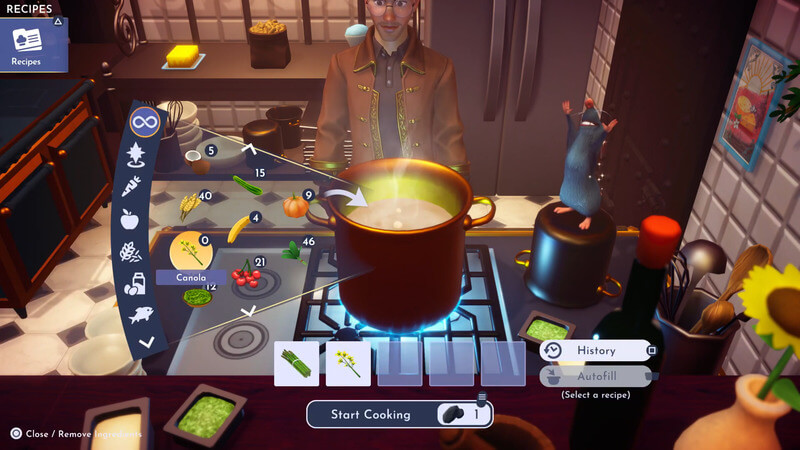The image size is (800, 450).
Task: Remove canola from the ingredient slot
Action: click(x=348, y=364)
